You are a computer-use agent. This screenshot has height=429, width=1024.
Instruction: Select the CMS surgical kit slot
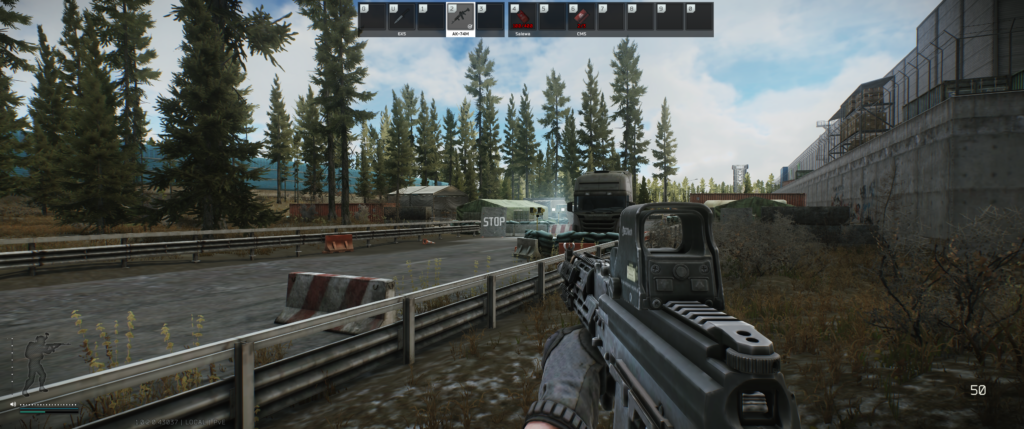pyautogui.click(x=581, y=19)
